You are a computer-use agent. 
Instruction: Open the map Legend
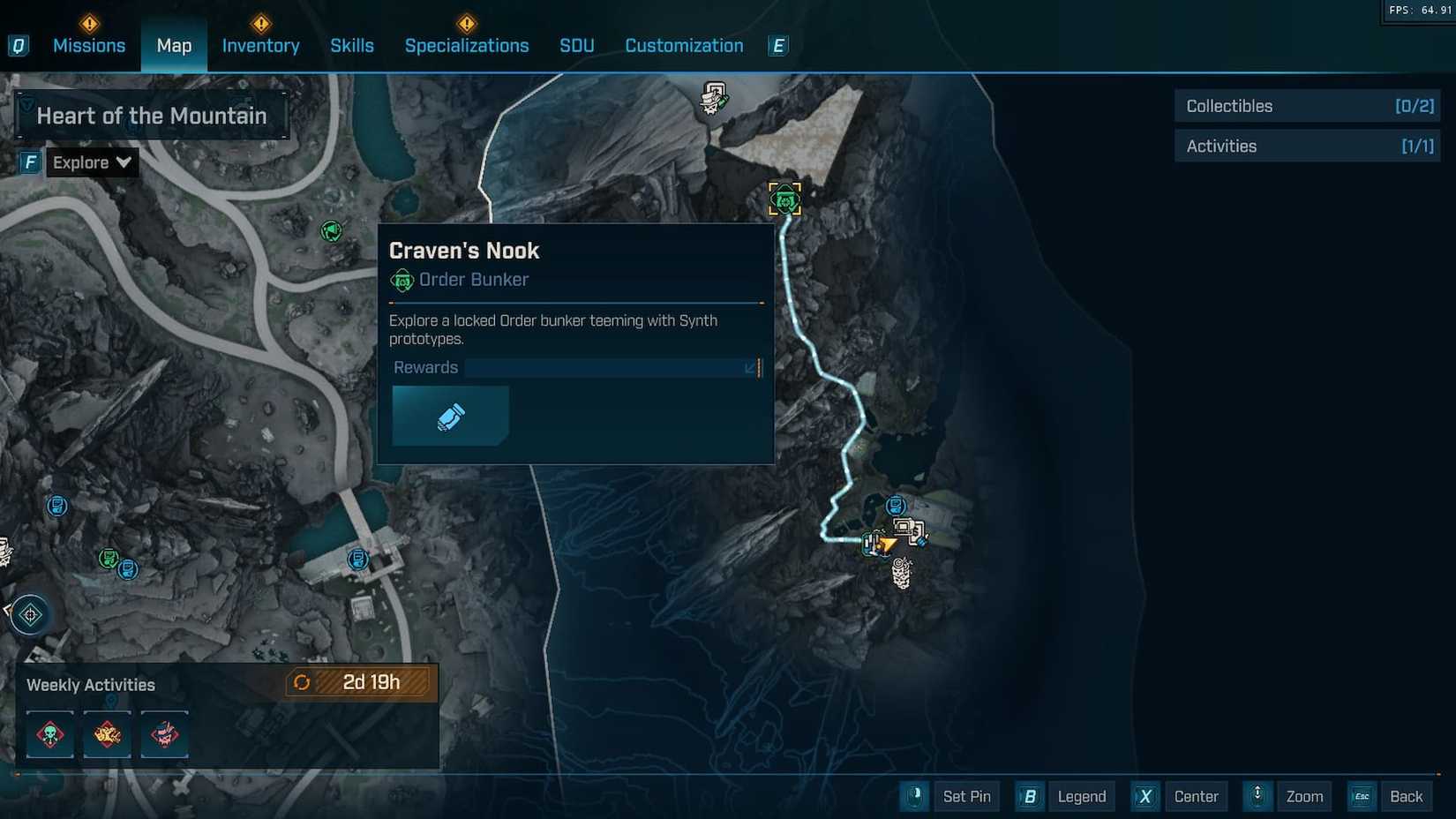point(1081,796)
